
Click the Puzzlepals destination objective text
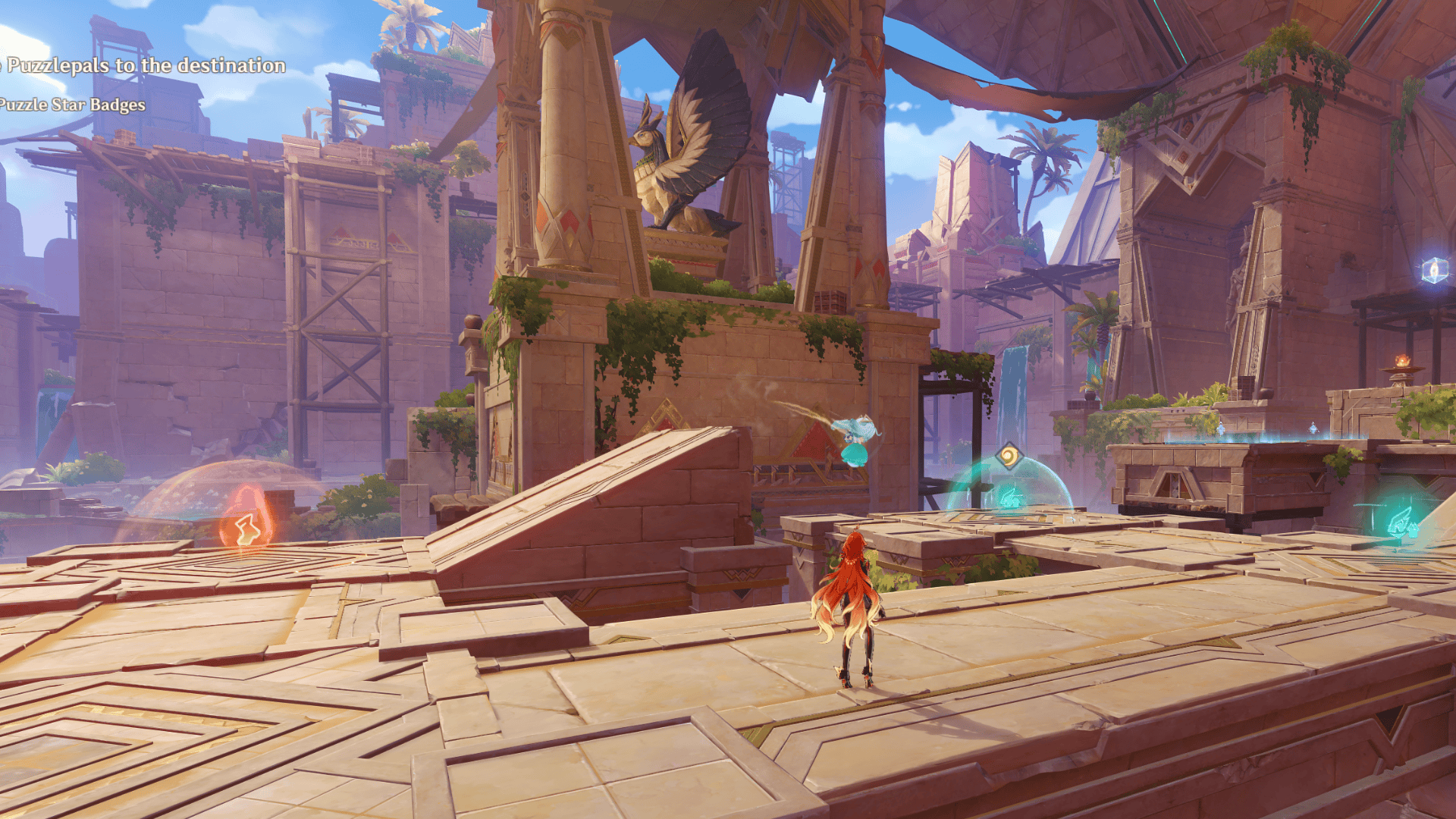tap(144, 66)
